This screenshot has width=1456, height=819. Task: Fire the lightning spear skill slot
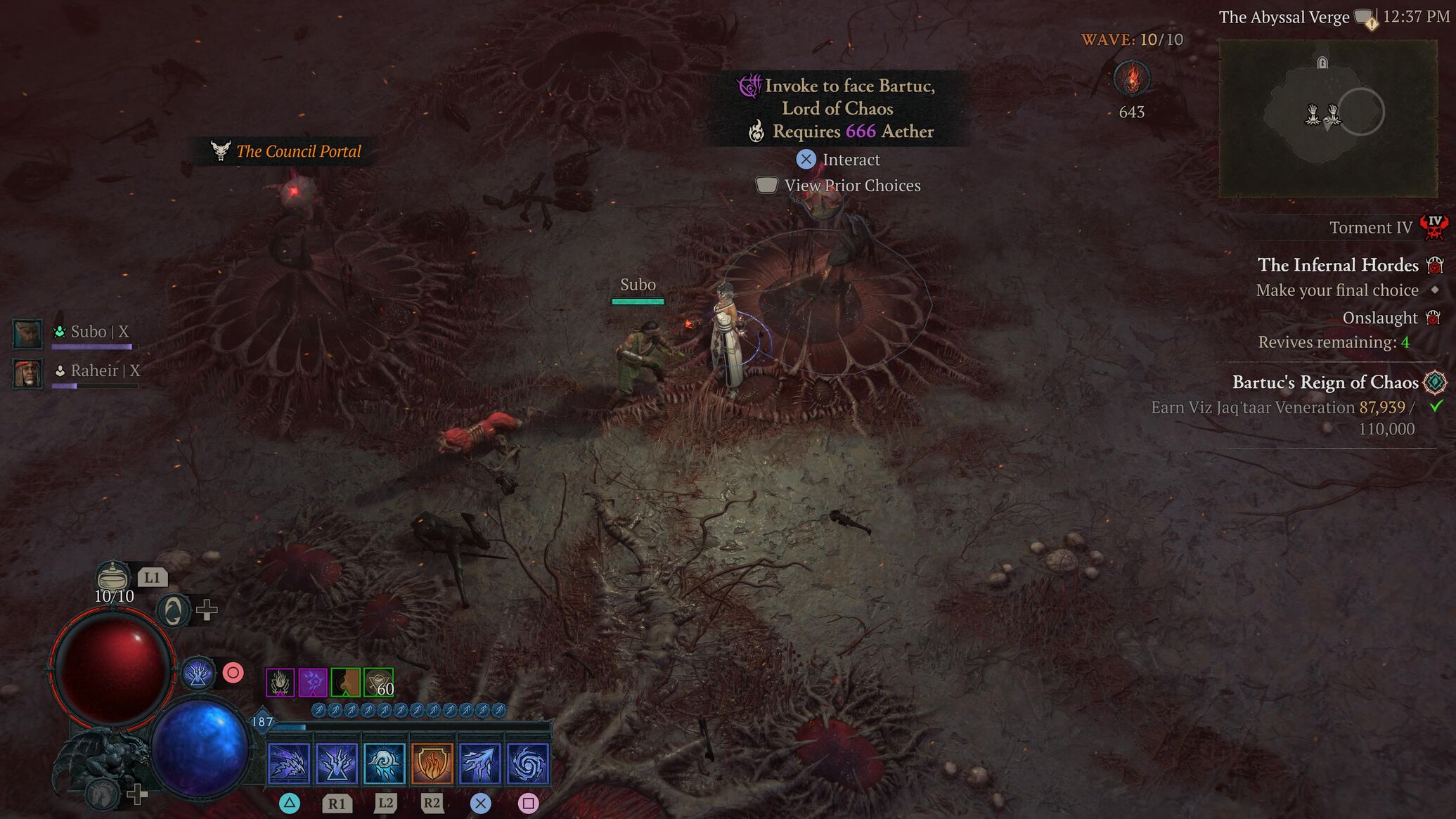coord(479,763)
